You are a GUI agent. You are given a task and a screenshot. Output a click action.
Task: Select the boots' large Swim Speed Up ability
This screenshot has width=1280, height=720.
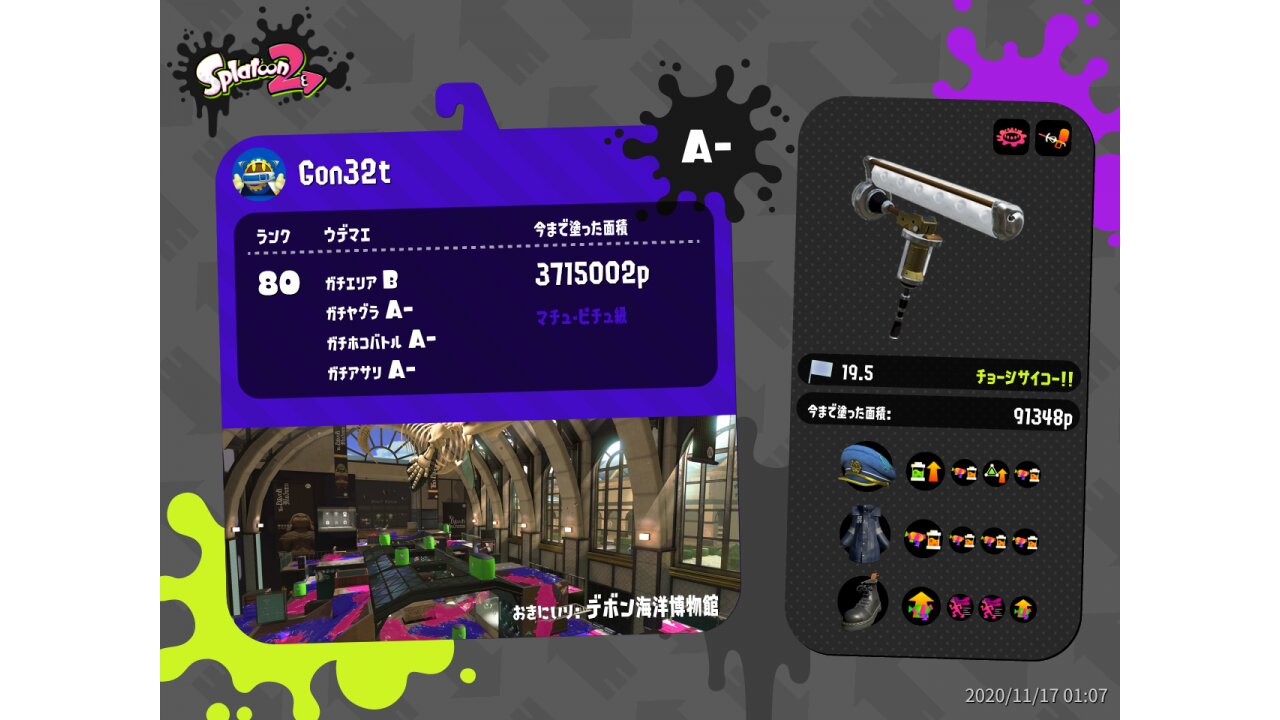click(x=921, y=606)
